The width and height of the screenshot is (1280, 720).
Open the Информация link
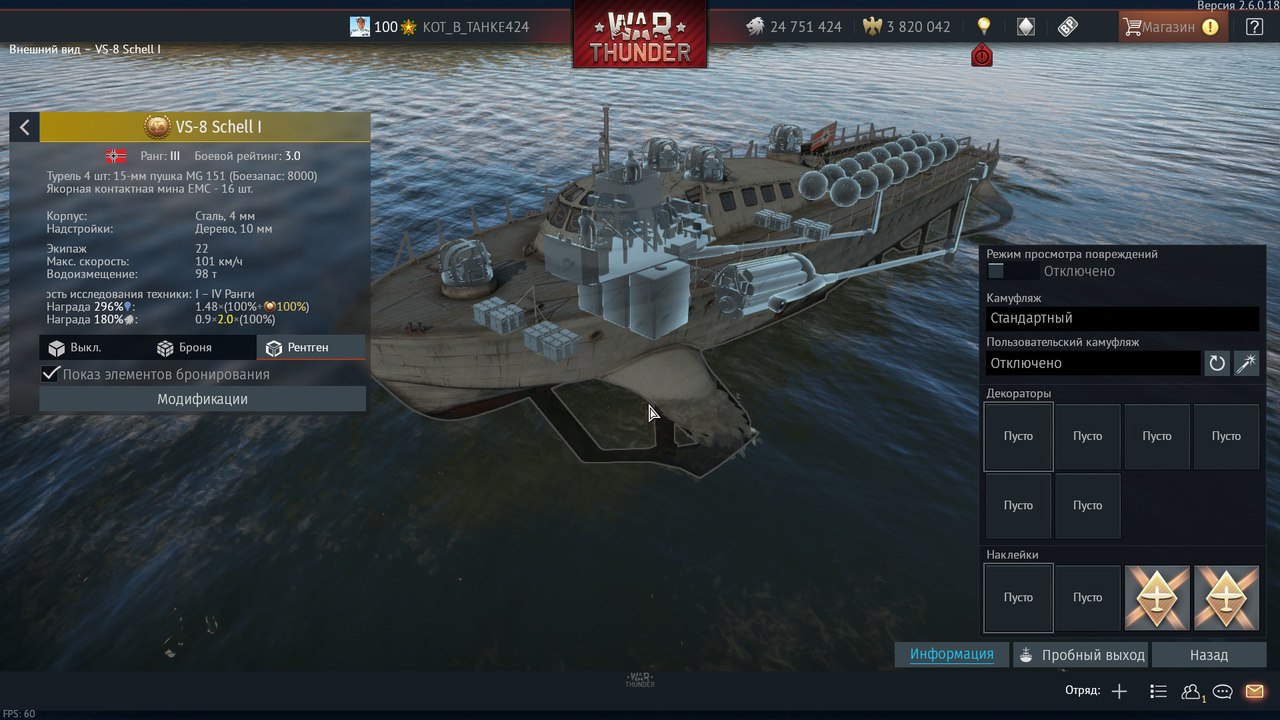[x=951, y=655]
